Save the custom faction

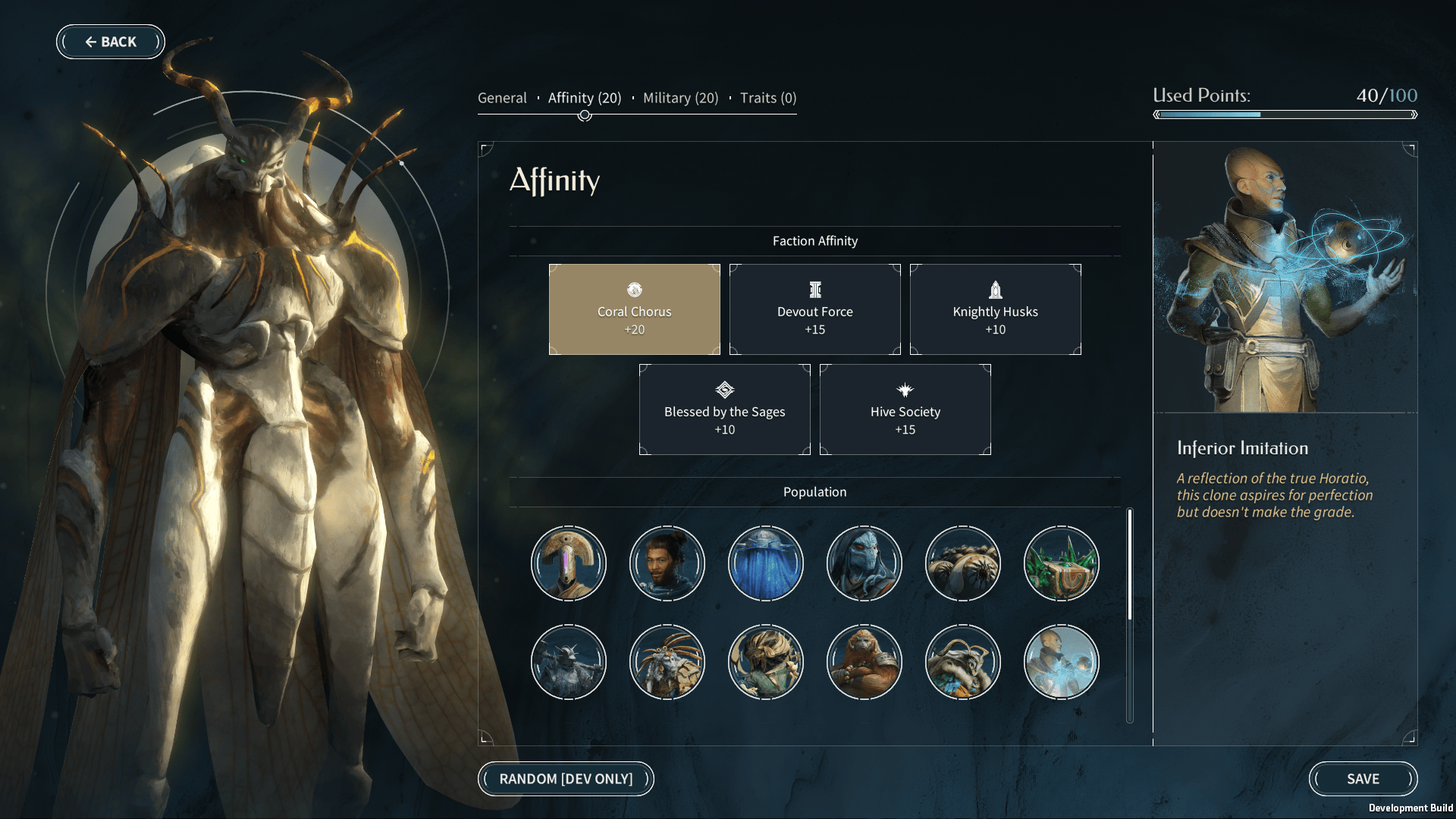click(x=1363, y=779)
